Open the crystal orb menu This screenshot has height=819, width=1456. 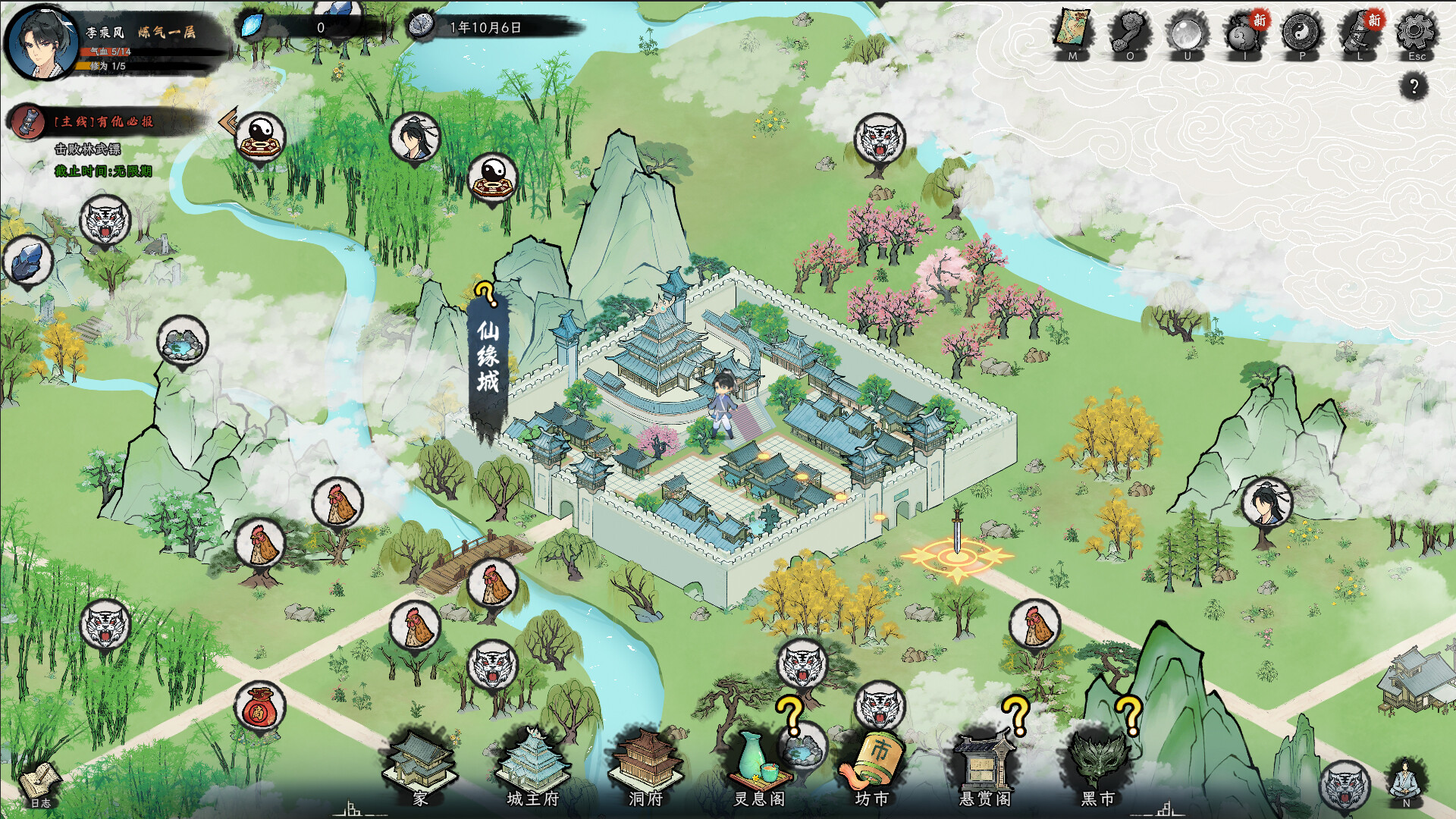coord(1188,33)
